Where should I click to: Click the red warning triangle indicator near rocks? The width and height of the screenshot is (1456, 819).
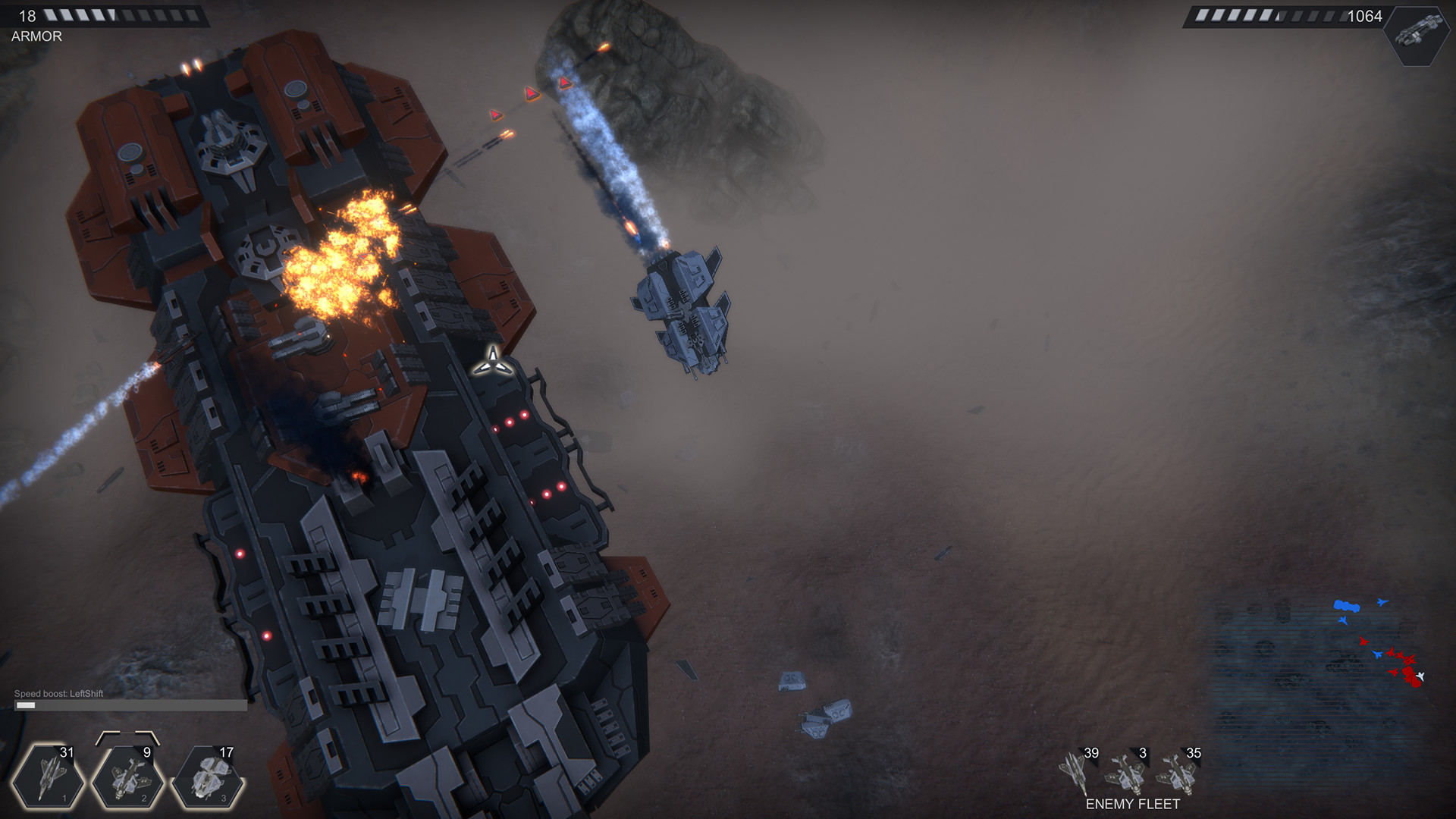[x=566, y=83]
